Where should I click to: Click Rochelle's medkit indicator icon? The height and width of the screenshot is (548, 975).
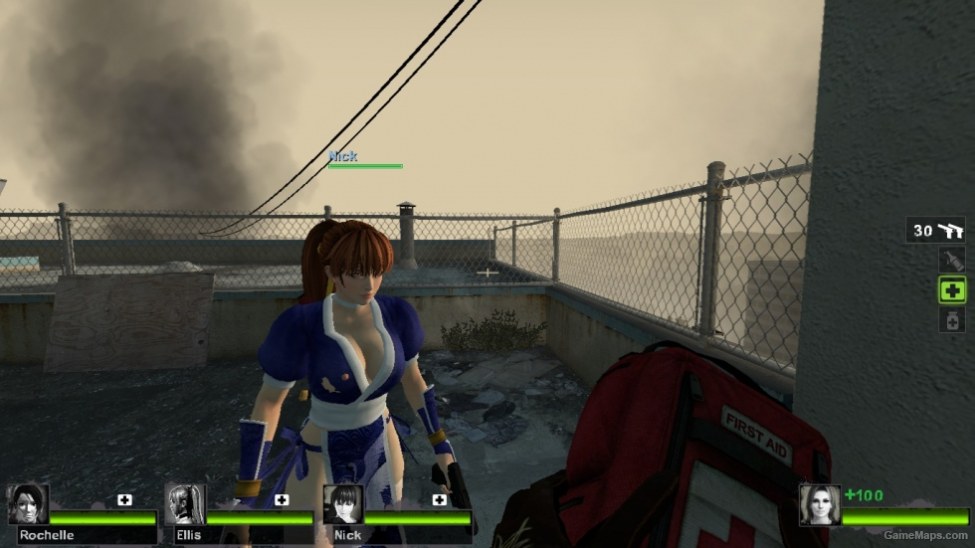pyautogui.click(x=125, y=499)
